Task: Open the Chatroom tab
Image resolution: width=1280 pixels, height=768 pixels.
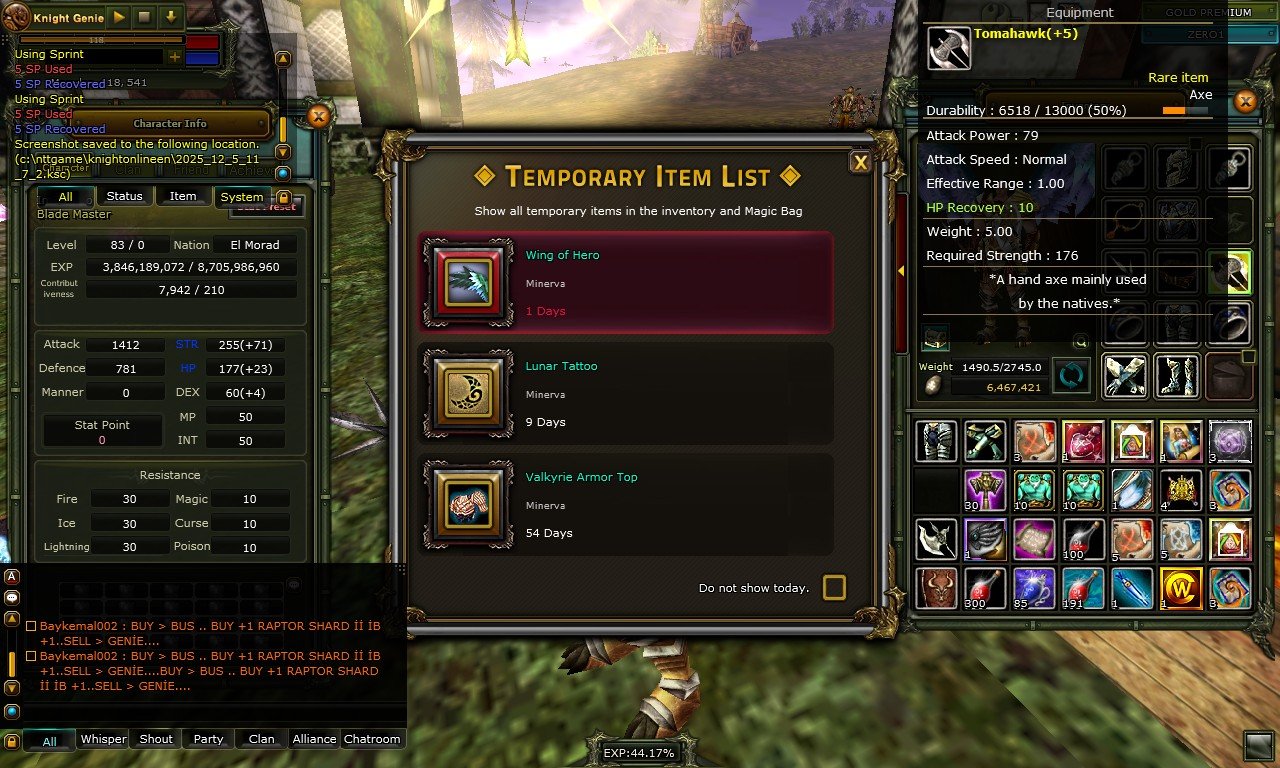Action: coord(372,739)
